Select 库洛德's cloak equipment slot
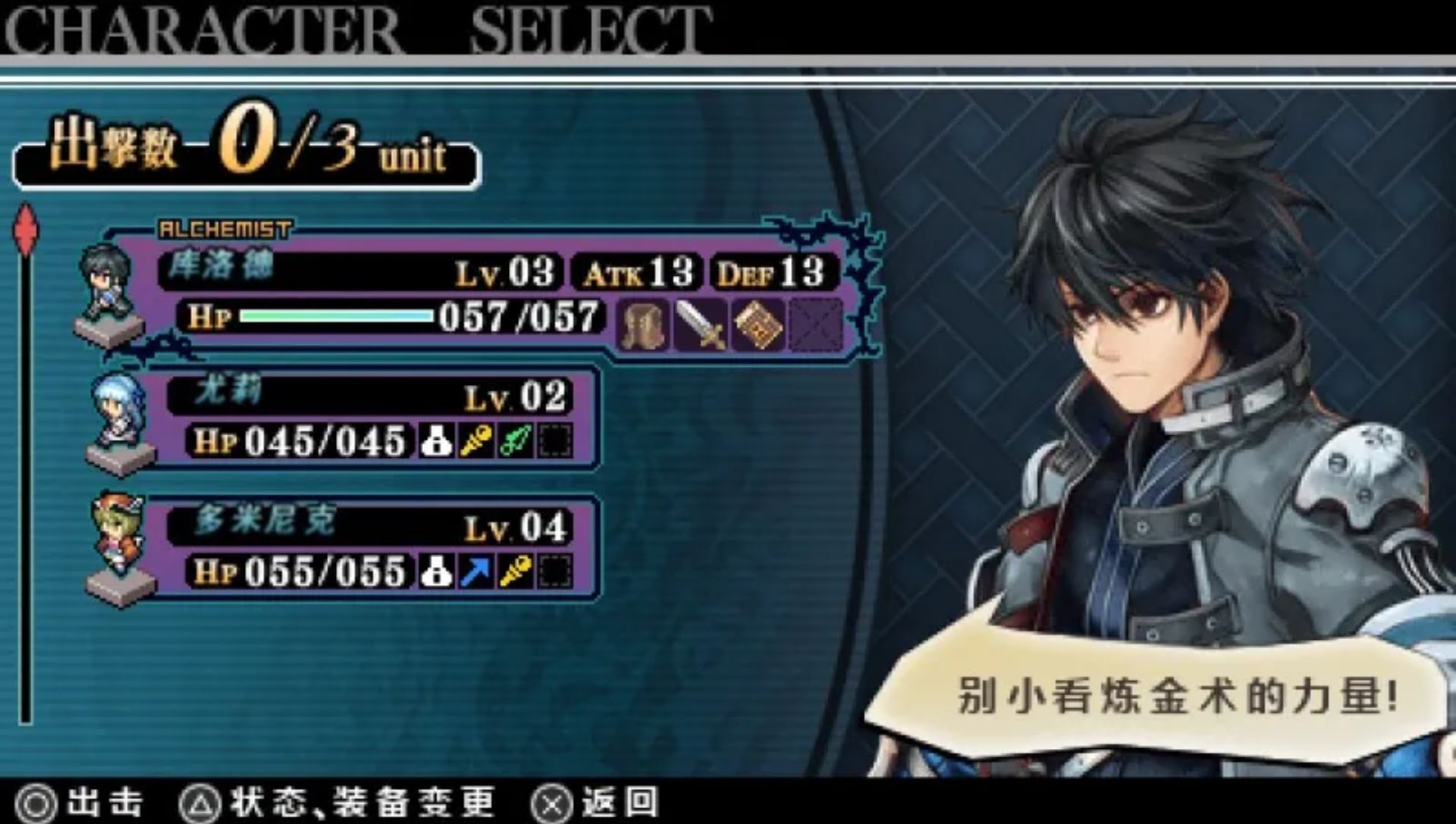This screenshot has height=824, width=1456. click(645, 324)
